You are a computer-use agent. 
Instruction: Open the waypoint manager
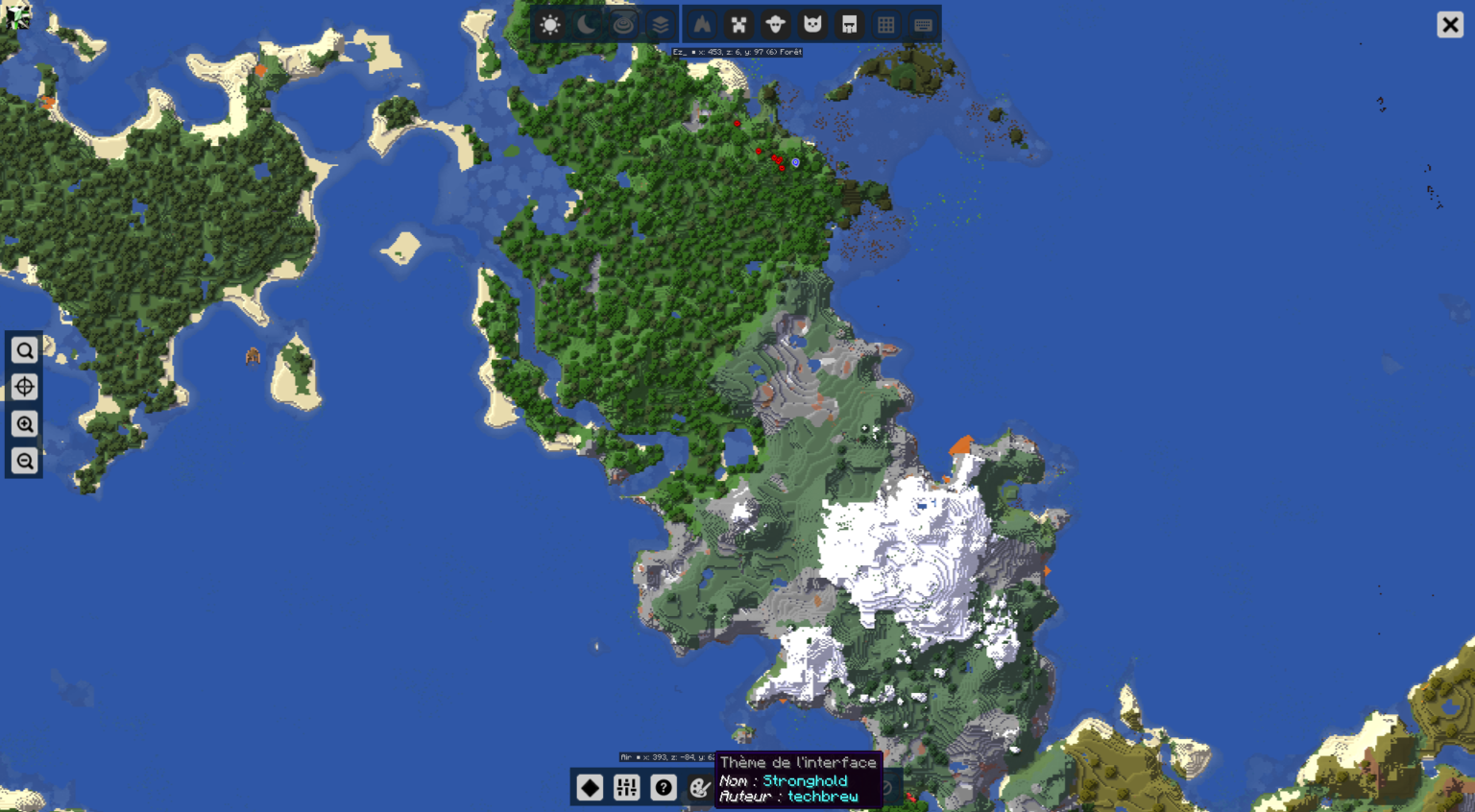(588, 787)
